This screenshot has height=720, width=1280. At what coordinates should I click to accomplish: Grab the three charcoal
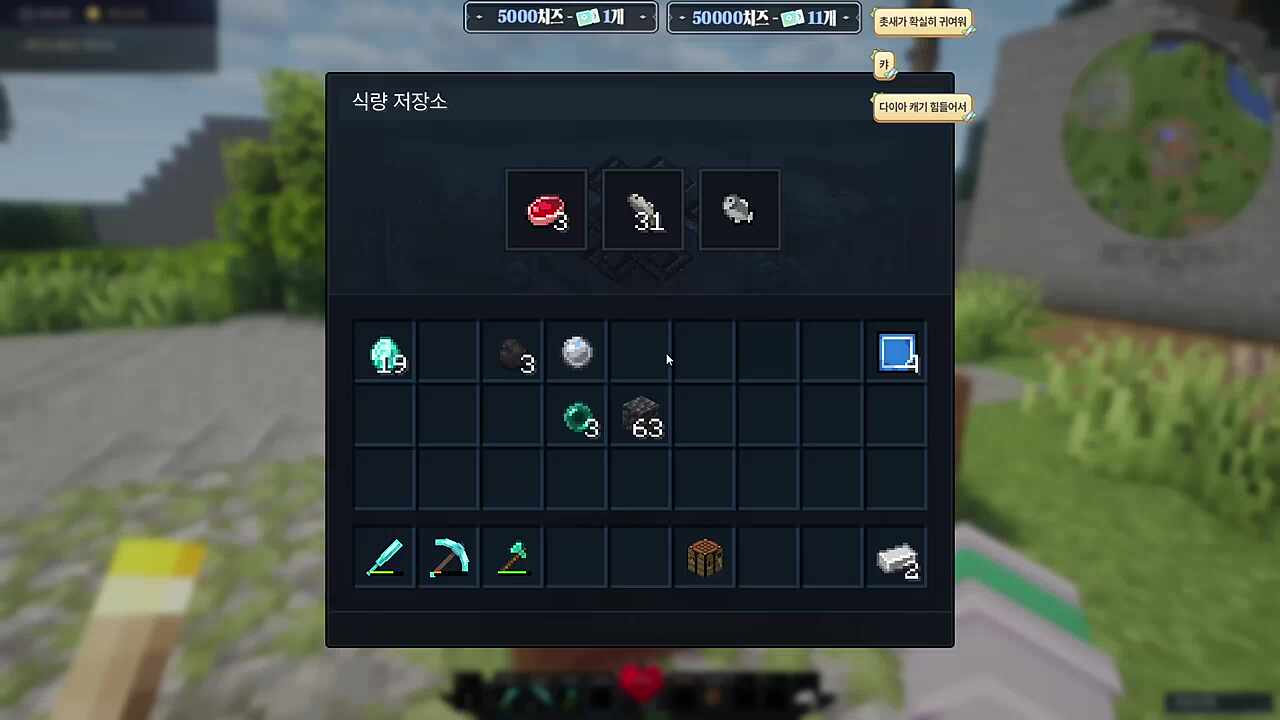(x=512, y=352)
